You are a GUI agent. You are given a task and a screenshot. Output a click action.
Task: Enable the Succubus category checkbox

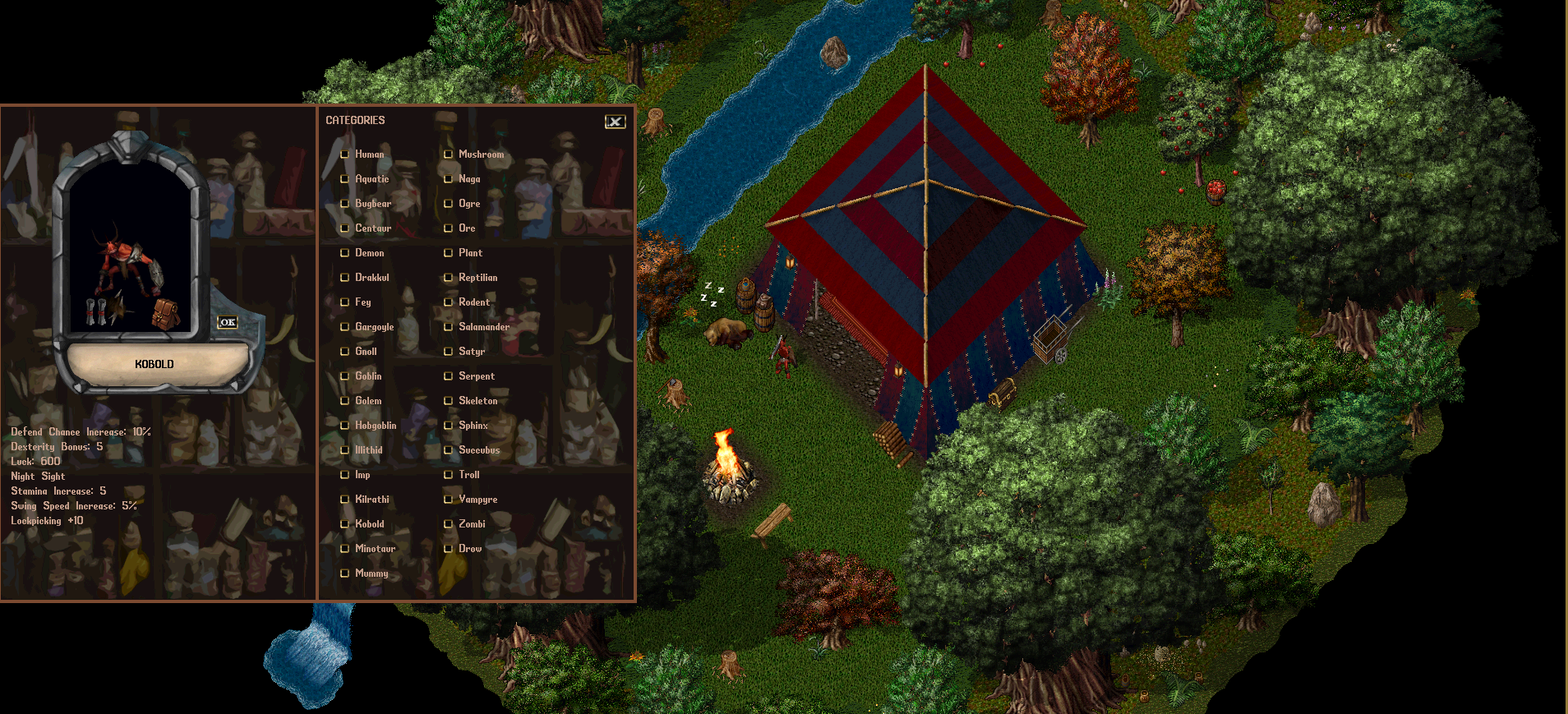[x=448, y=449]
